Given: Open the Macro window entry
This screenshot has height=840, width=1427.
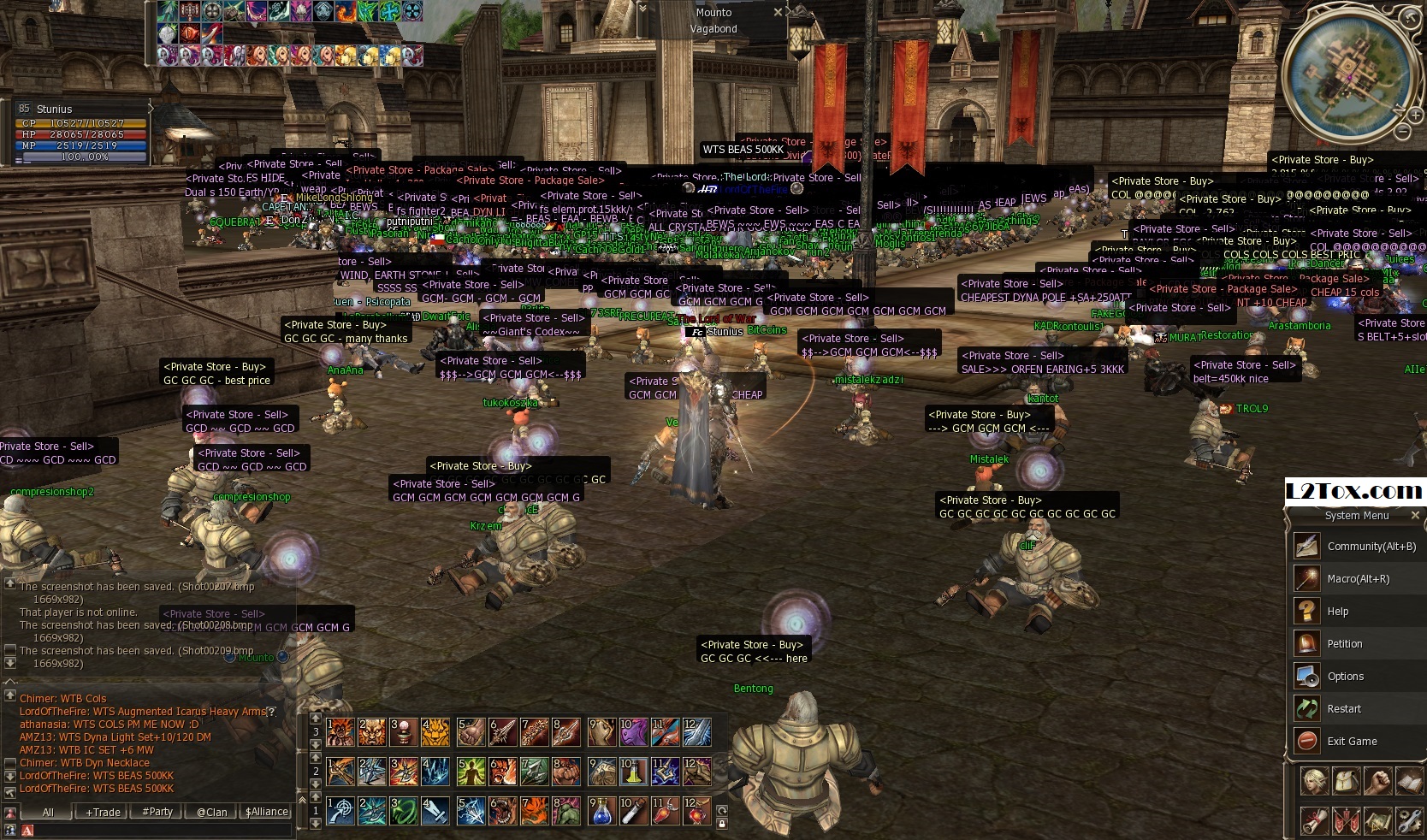Looking at the screenshot, I should click(1358, 579).
